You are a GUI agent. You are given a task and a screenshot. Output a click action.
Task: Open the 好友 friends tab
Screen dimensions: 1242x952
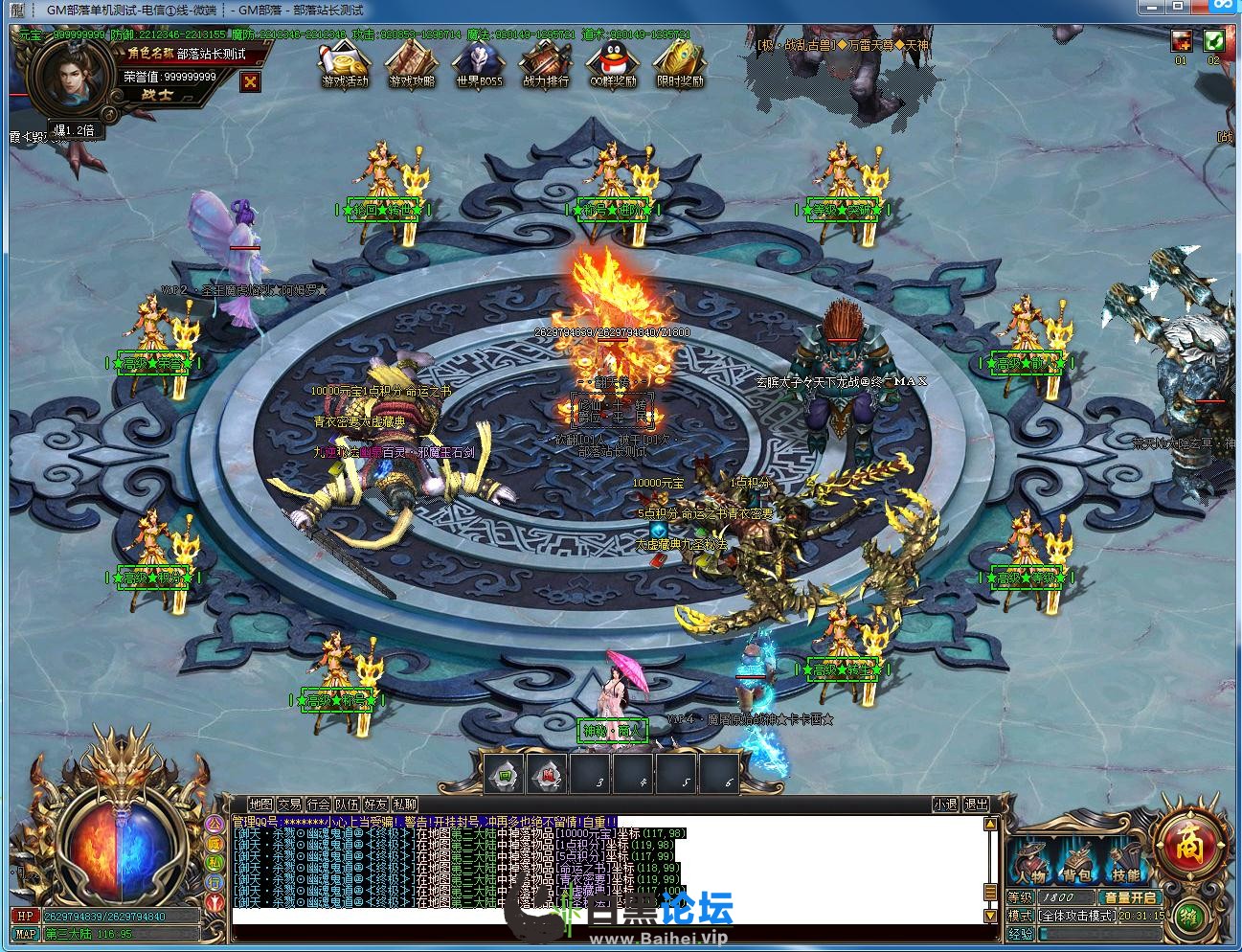pos(375,805)
